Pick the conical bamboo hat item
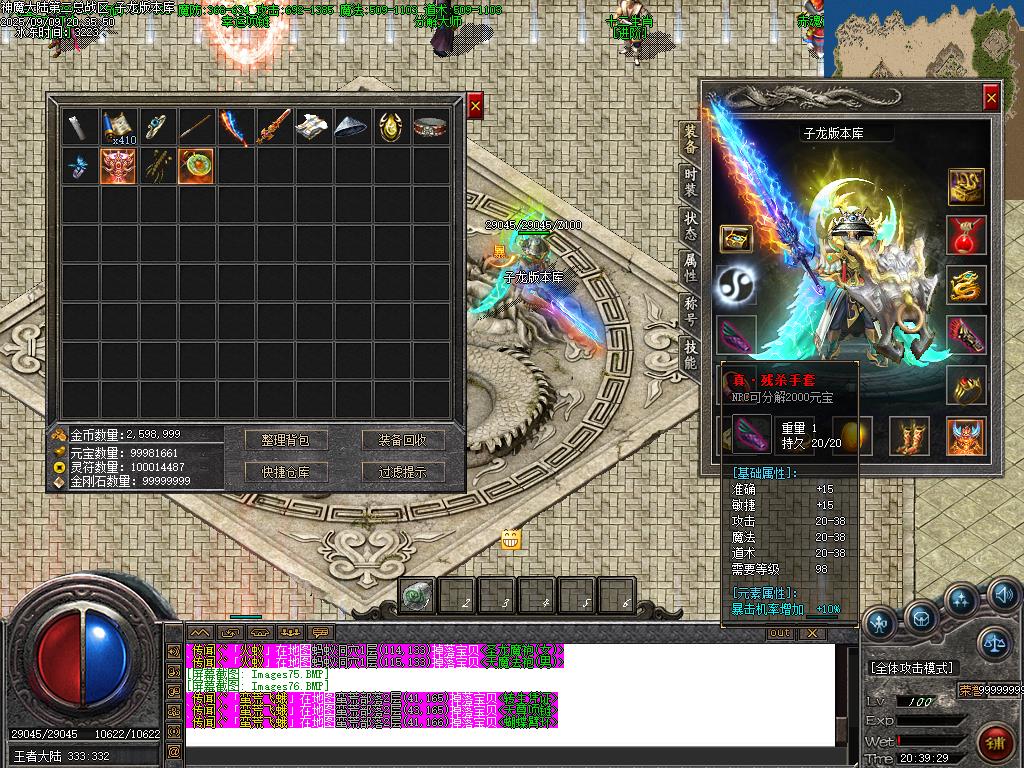 click(x=352, y=127)
